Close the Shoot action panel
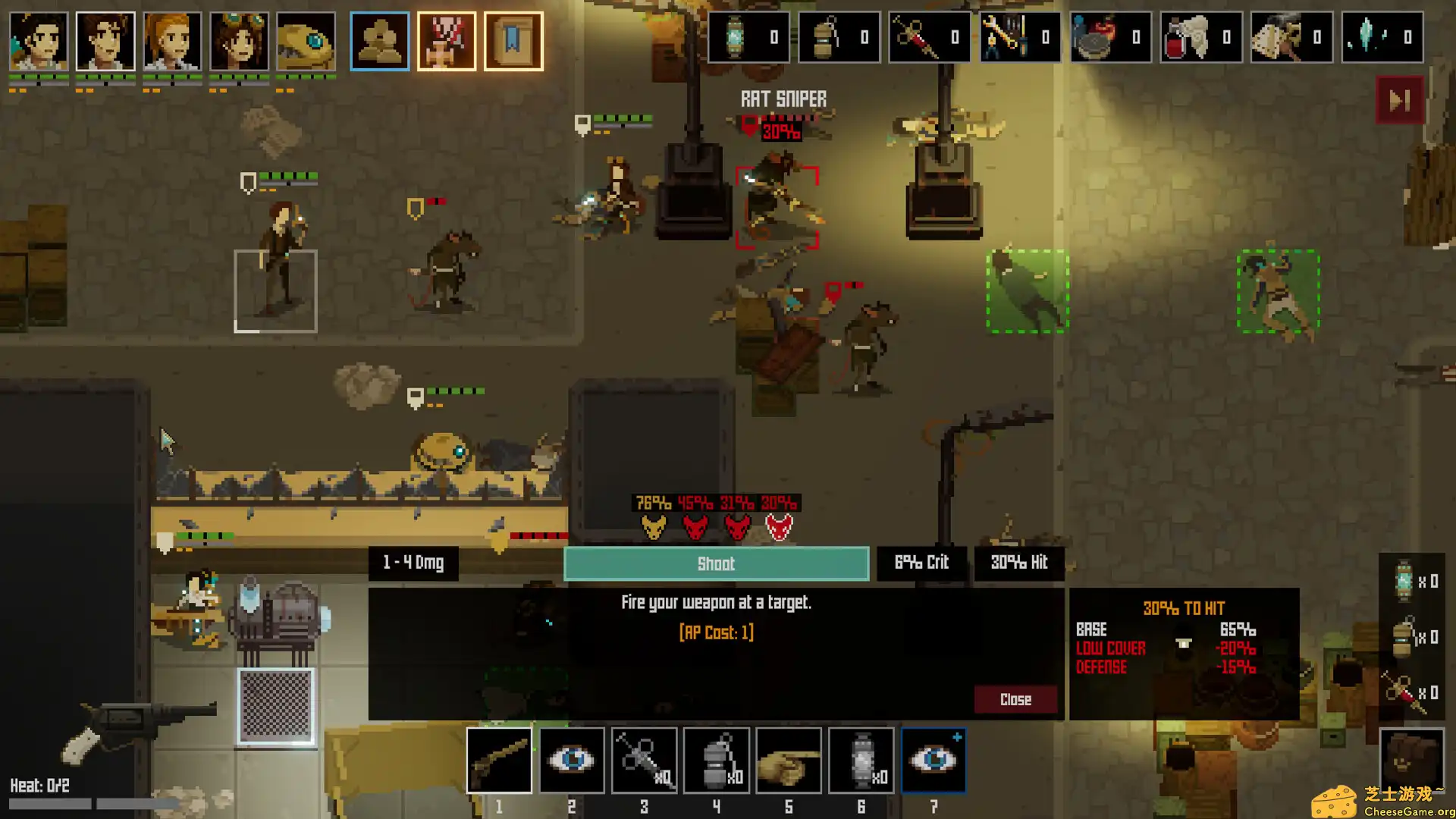This screenshot has height=819, width=1456. pyautogui.click(x=1015, y=699)
